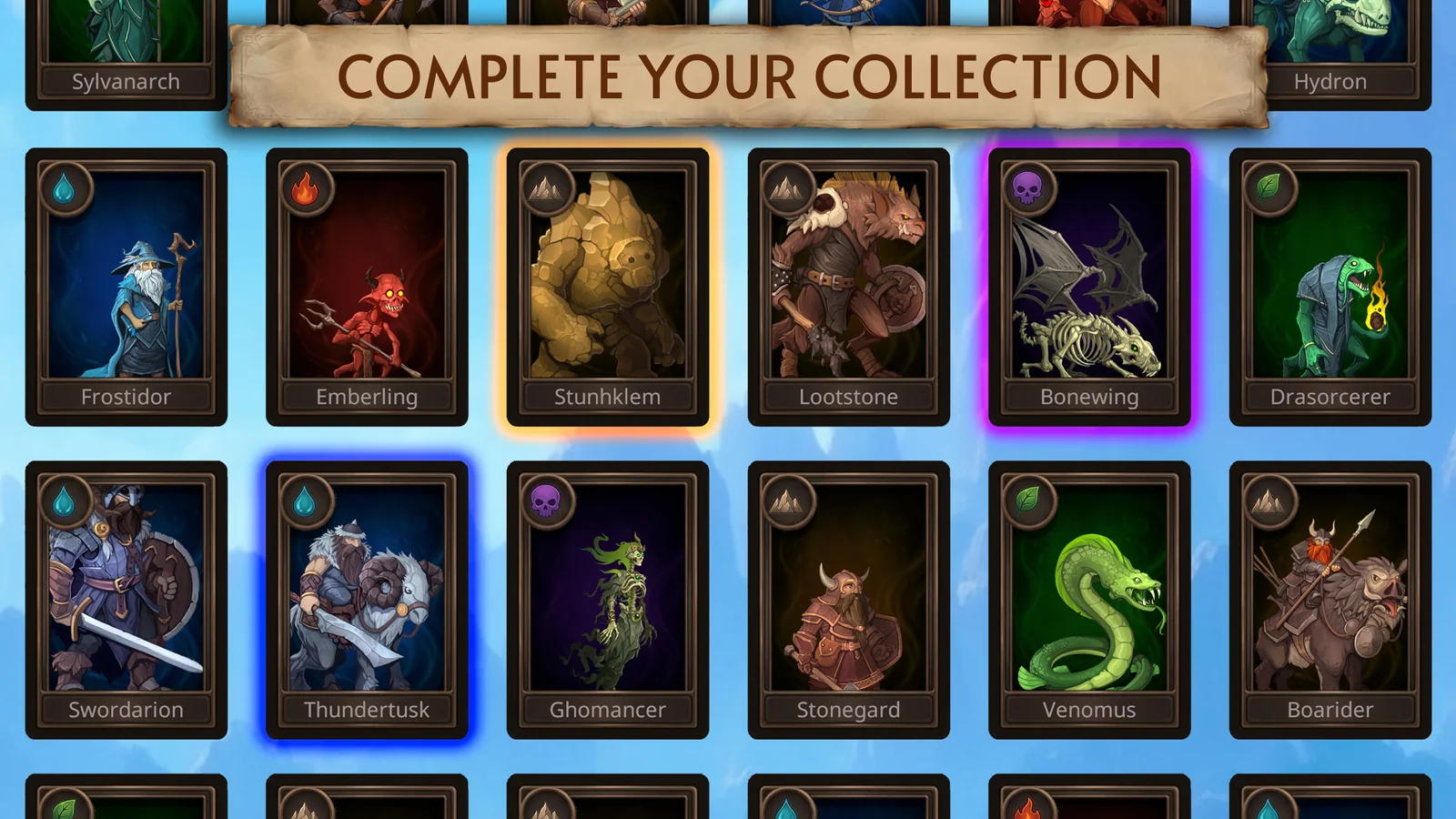Screen dimensions: 1456x819
Task: Open the purple-glowing Bonewing card
Action: pos(1088,282)
